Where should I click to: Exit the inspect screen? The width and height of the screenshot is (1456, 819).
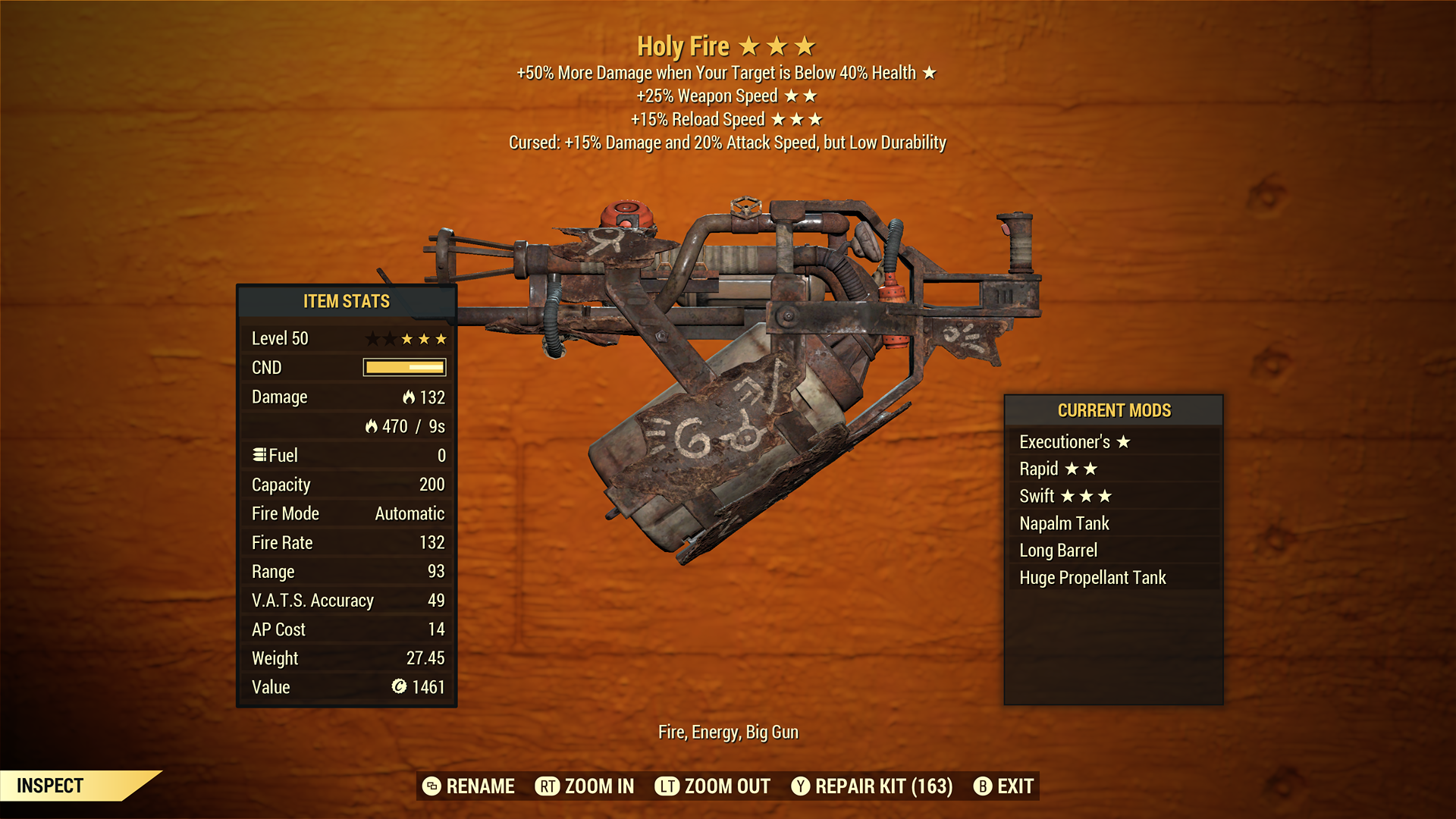(1003, 786)
